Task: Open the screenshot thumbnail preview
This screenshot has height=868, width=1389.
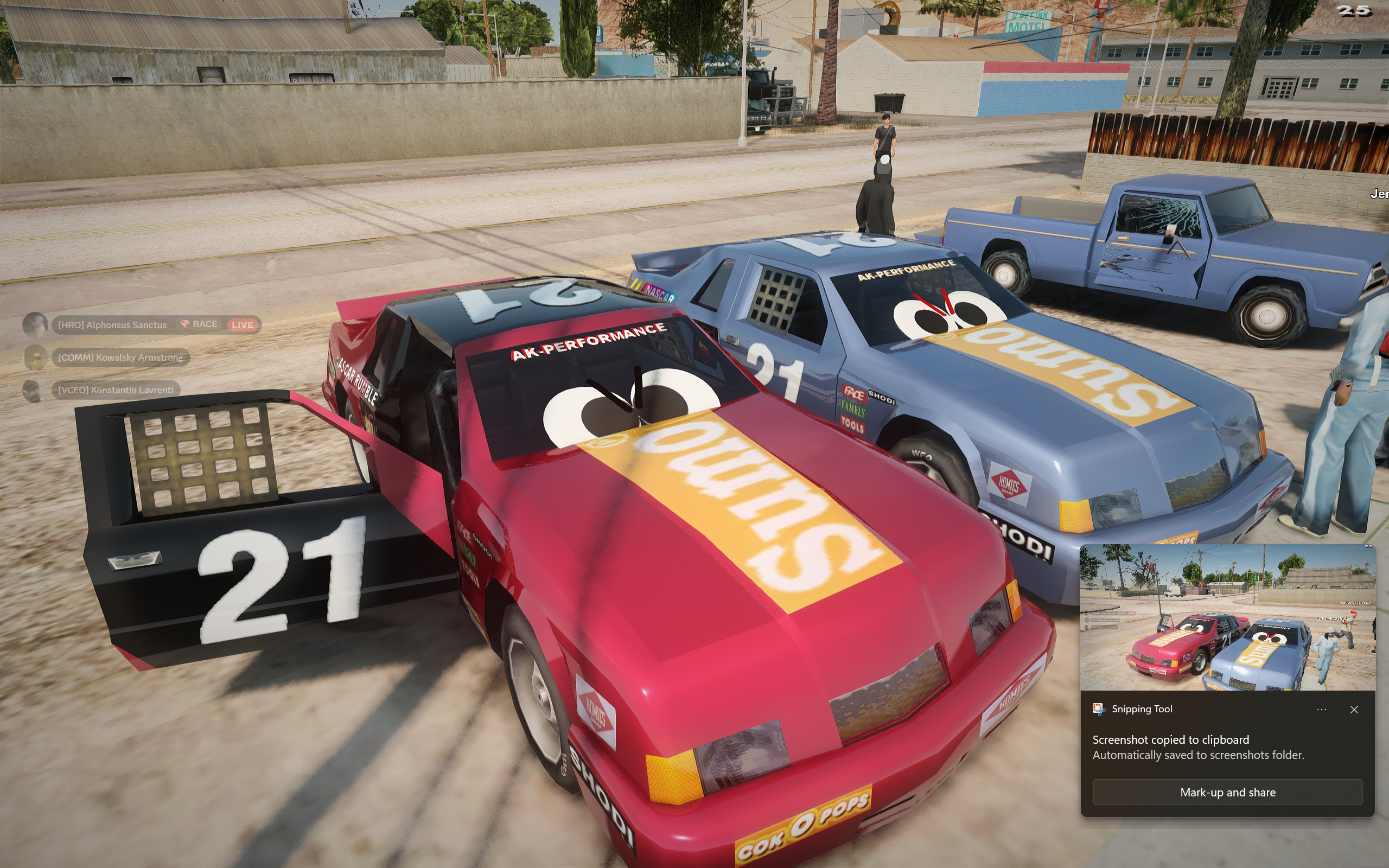Action: [x=1227, y=617]
